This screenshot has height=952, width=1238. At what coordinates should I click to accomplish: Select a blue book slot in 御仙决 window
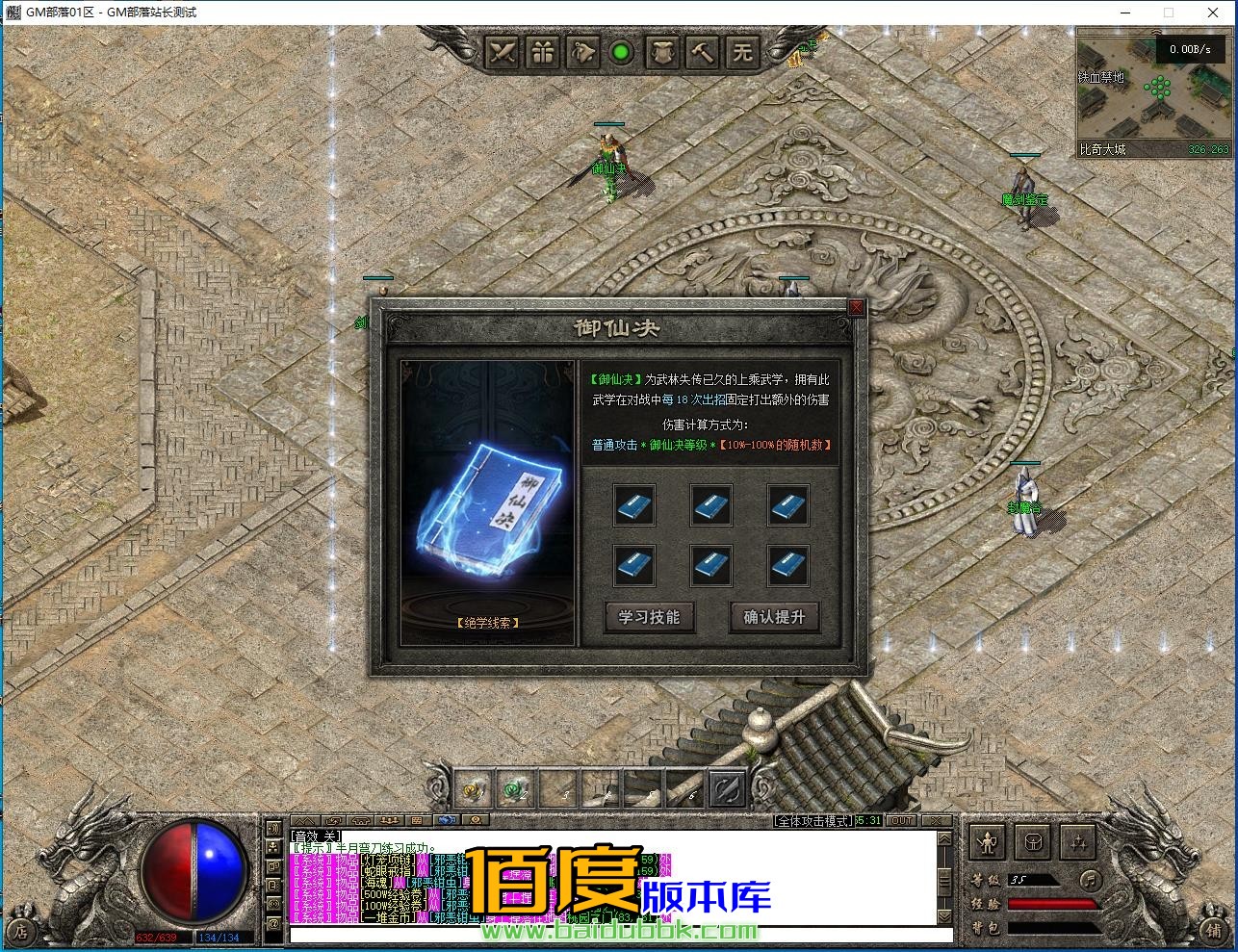pos(634,505)
